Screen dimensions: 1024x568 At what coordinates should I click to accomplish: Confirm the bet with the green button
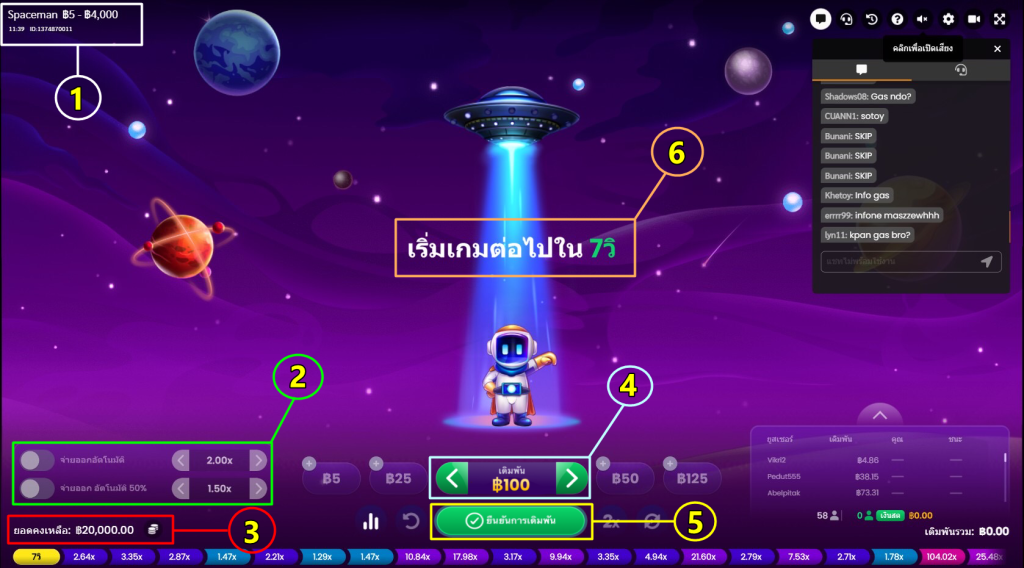[x=510, y=520]
